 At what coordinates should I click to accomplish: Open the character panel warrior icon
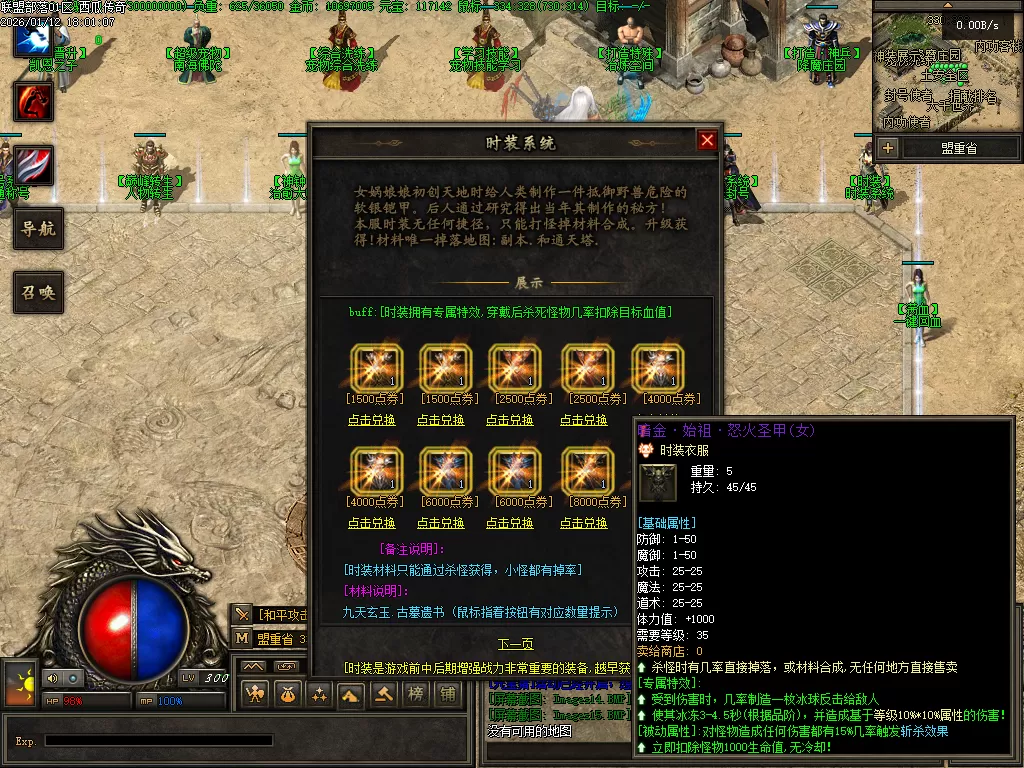click(x=256, y=694)
